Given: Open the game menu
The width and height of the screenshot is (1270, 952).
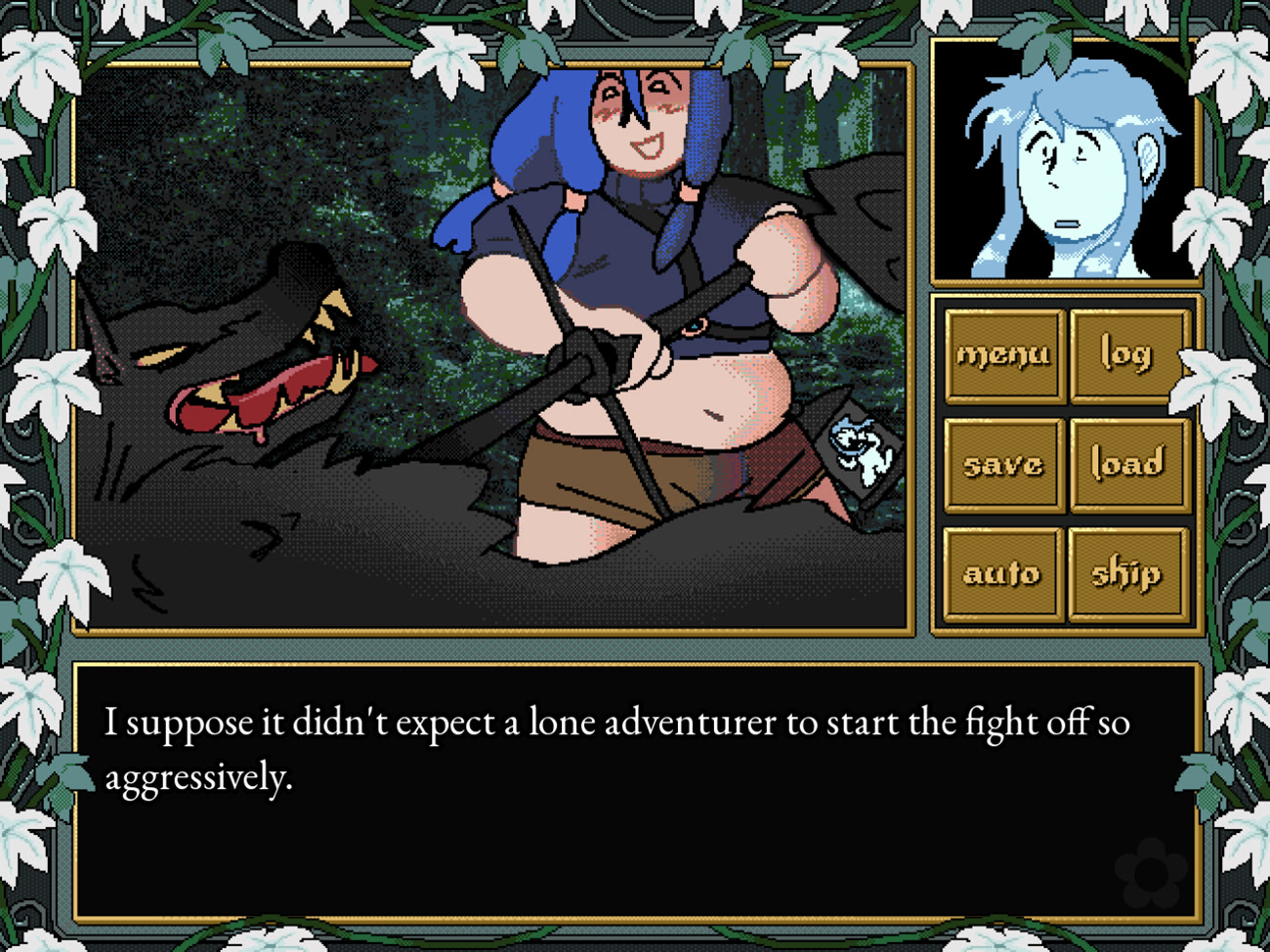Looking at the screenshot, I should tap(1003, 354).
